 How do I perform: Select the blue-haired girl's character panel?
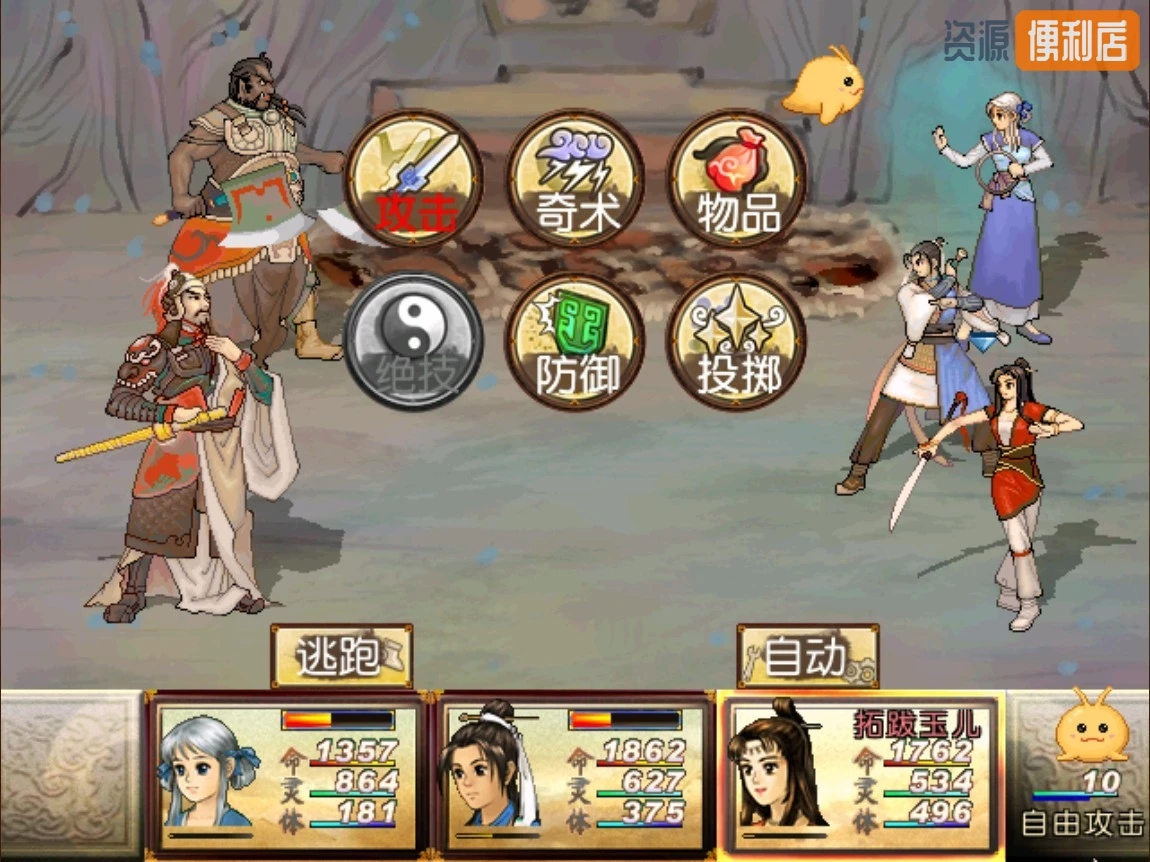tap(285, 775)
